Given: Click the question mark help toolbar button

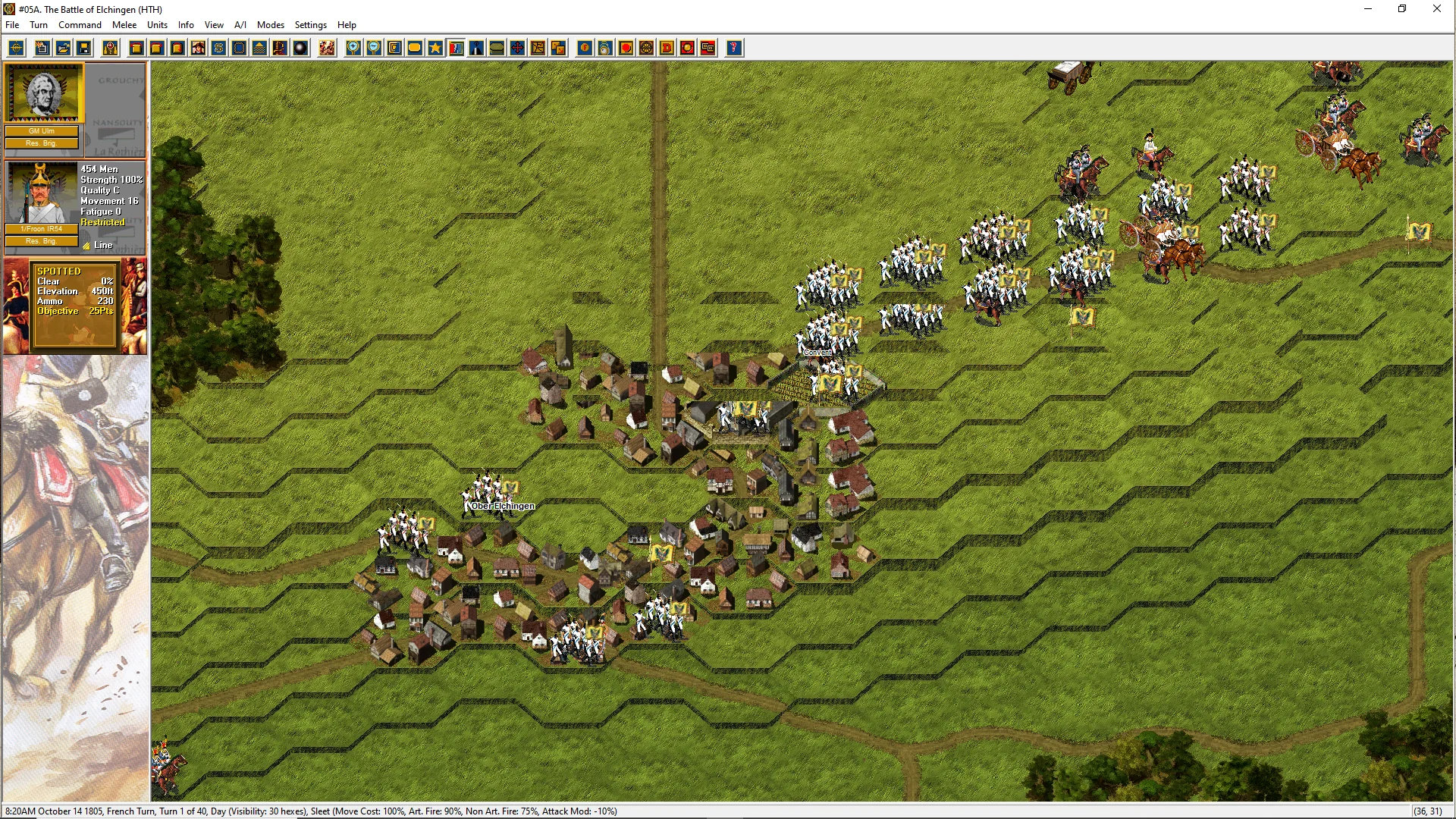Looking at the screenshot, I should (x=733, y=49).
